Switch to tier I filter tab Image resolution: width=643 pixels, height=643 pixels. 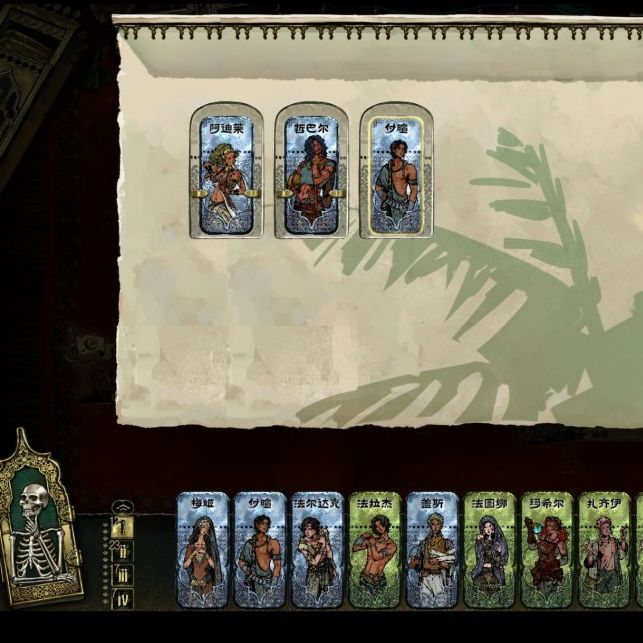pyautogui.click(x=124, y=527)
